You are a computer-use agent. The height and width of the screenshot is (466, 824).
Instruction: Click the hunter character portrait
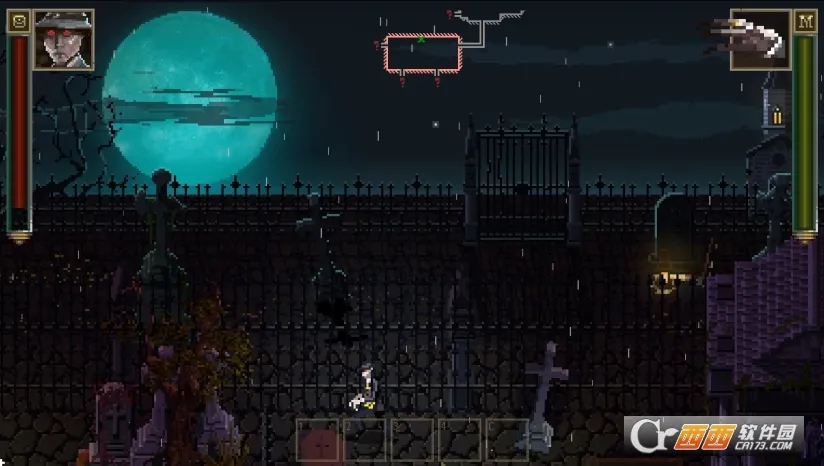click(x=63, y=39)
